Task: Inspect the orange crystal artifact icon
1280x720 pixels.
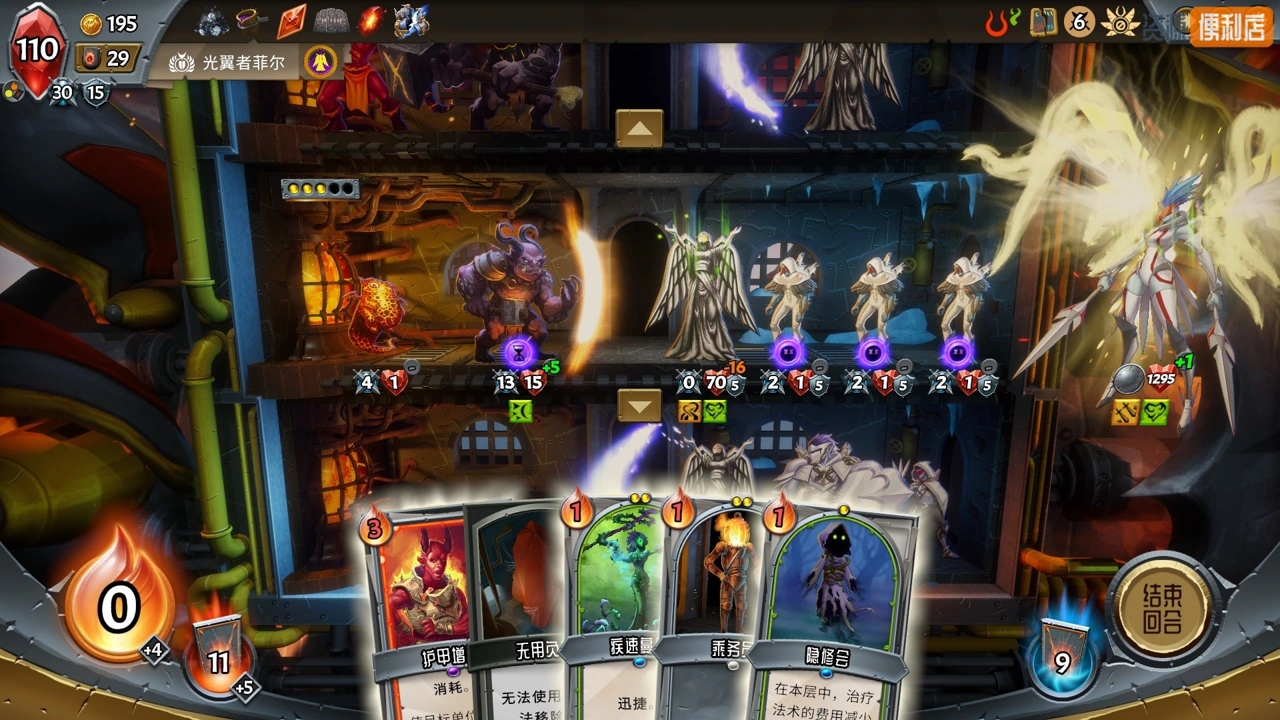Action: pos(291,20)
